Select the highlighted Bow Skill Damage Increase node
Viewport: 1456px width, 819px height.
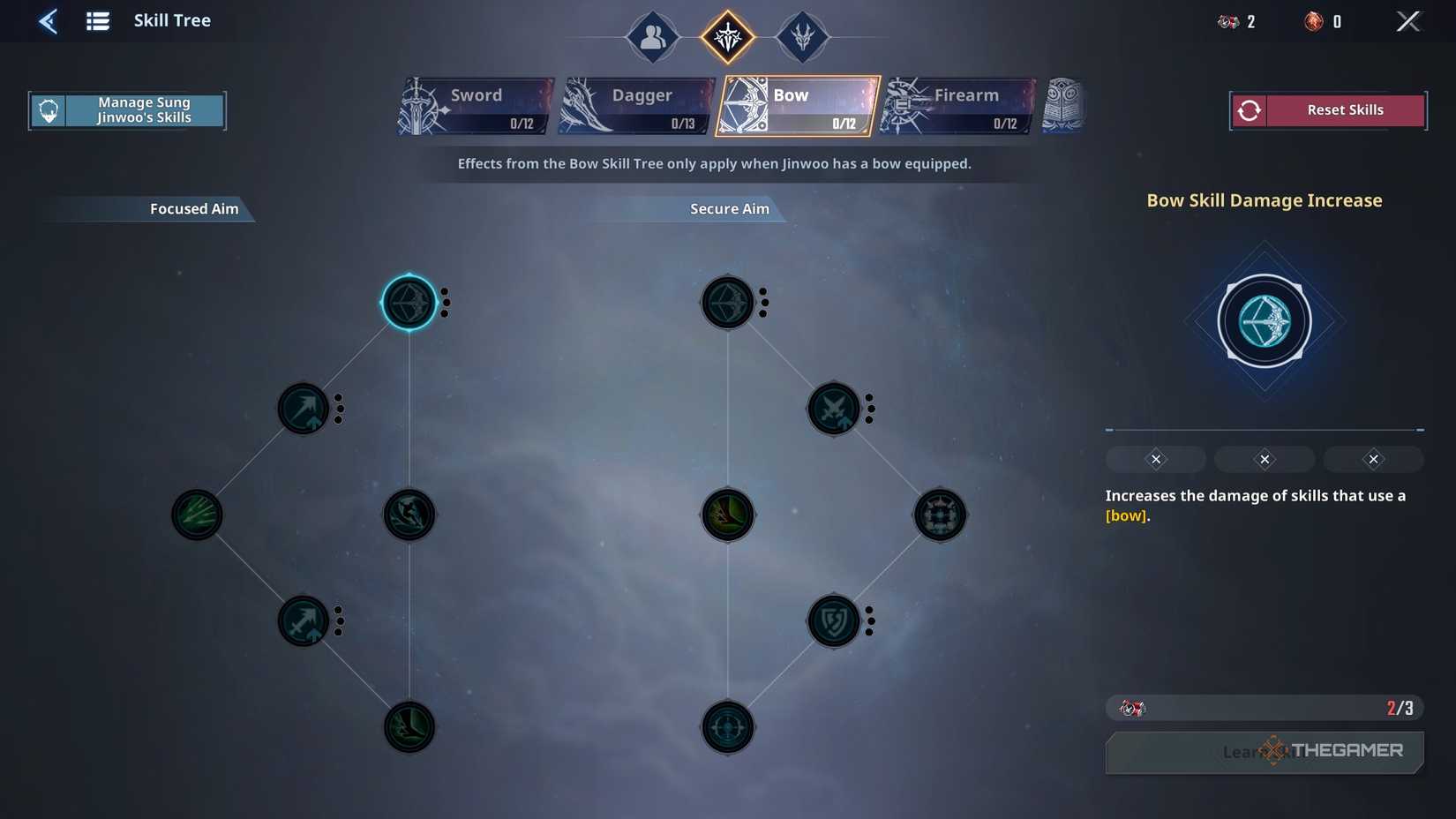[409, 302]
